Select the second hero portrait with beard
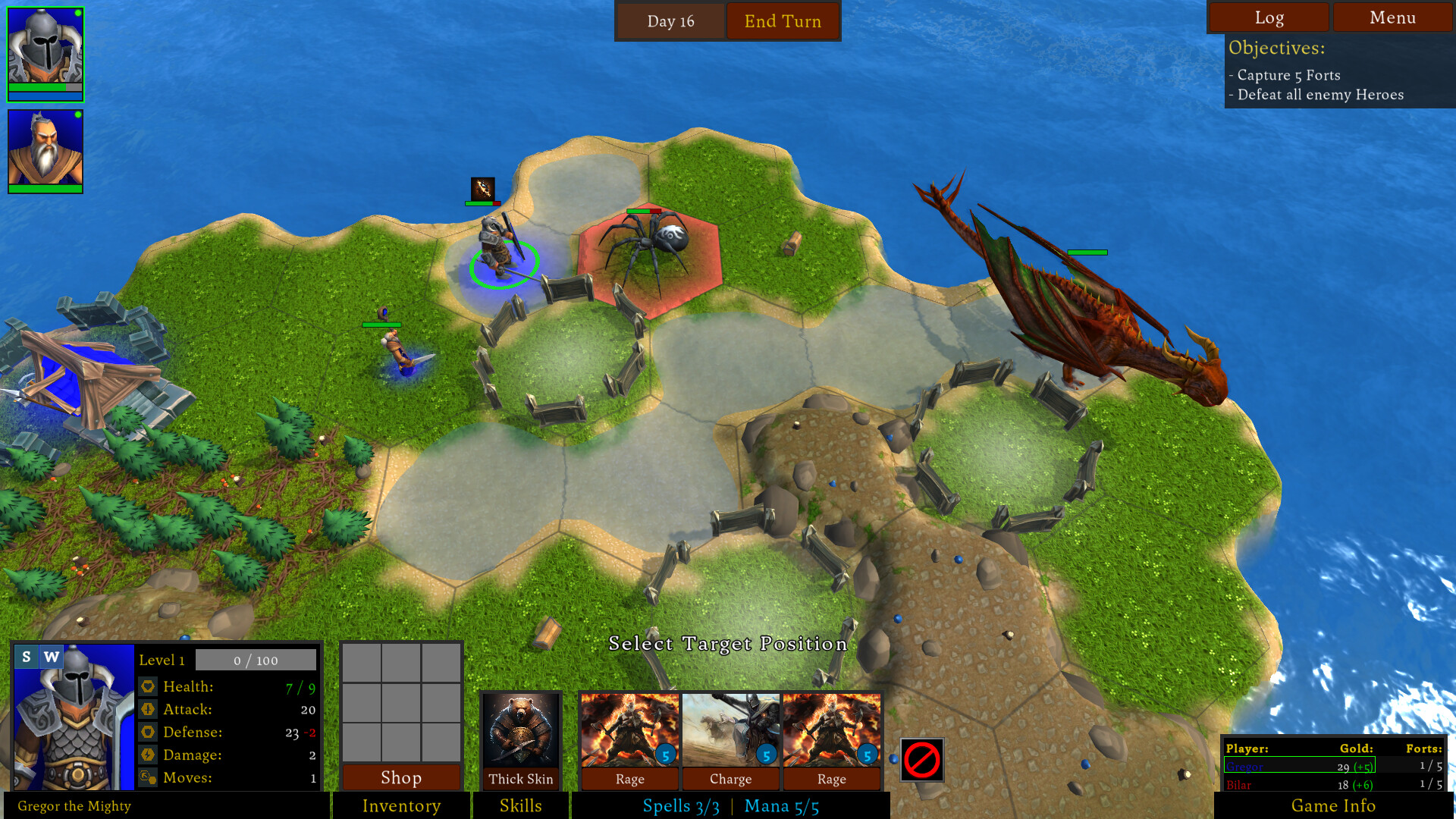This screenshot has width=1456, height=819. [45, 148]
